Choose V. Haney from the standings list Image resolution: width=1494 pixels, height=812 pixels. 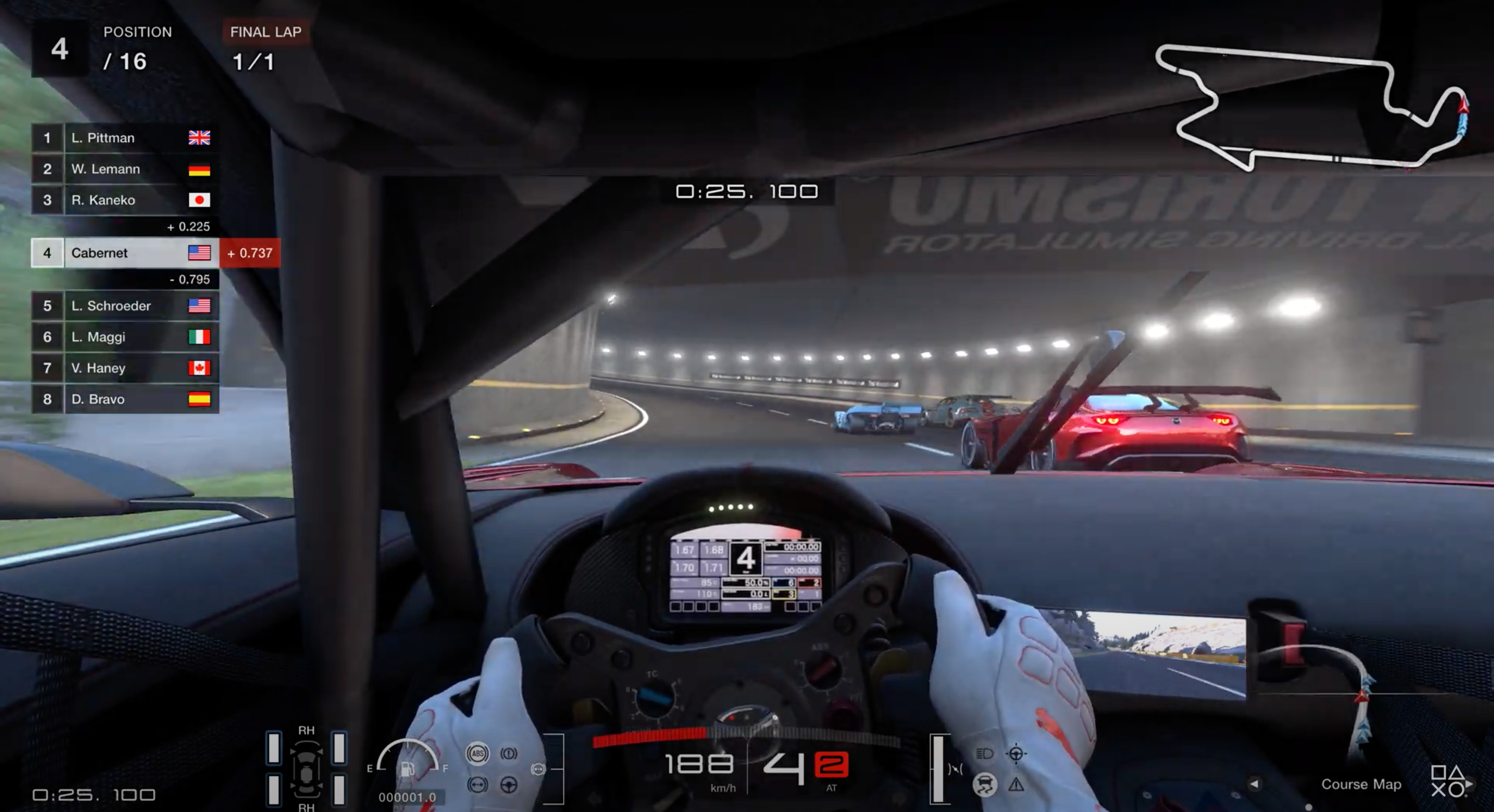pos(125,368)
